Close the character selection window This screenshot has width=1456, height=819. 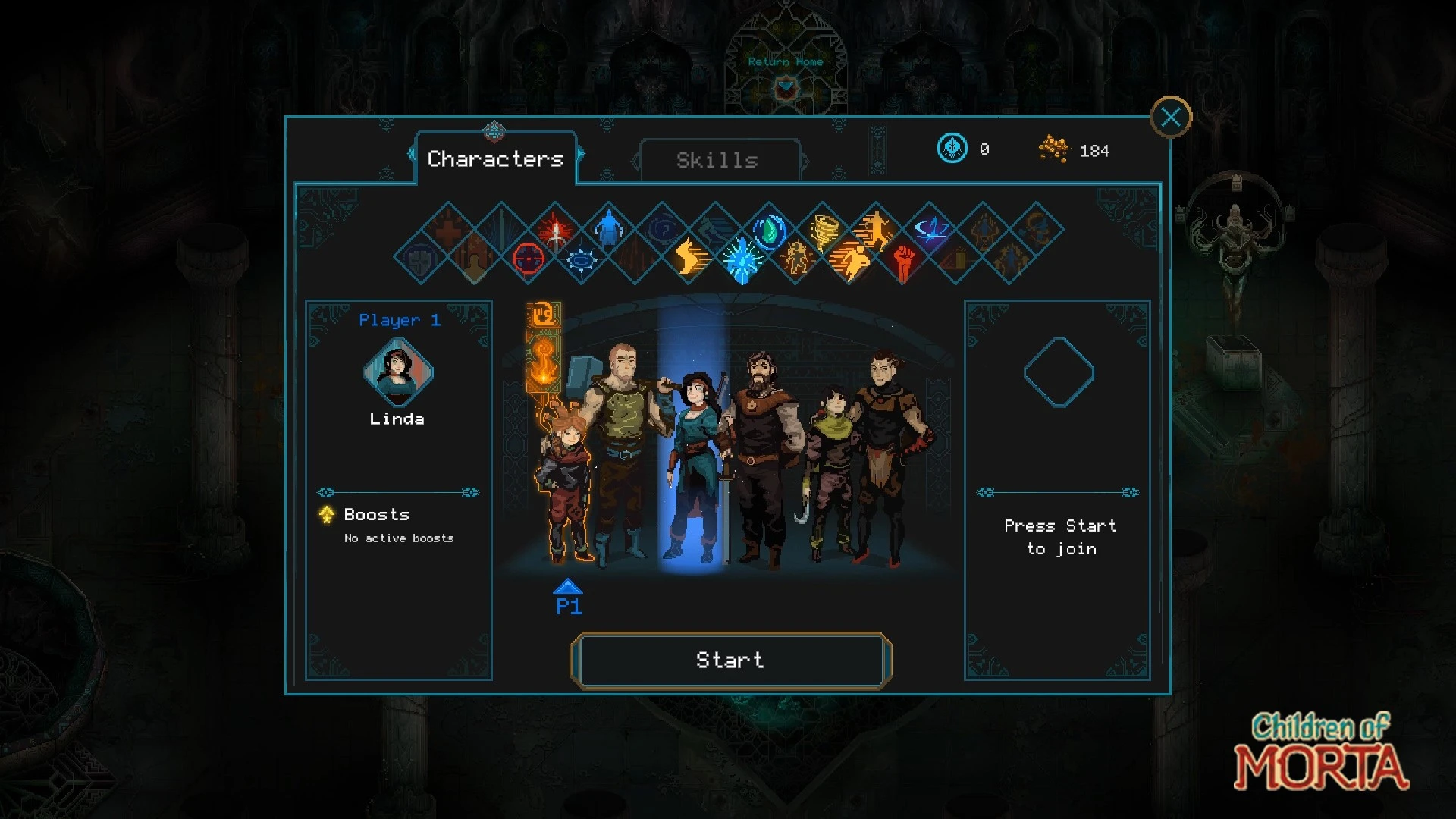point(1170,118)
